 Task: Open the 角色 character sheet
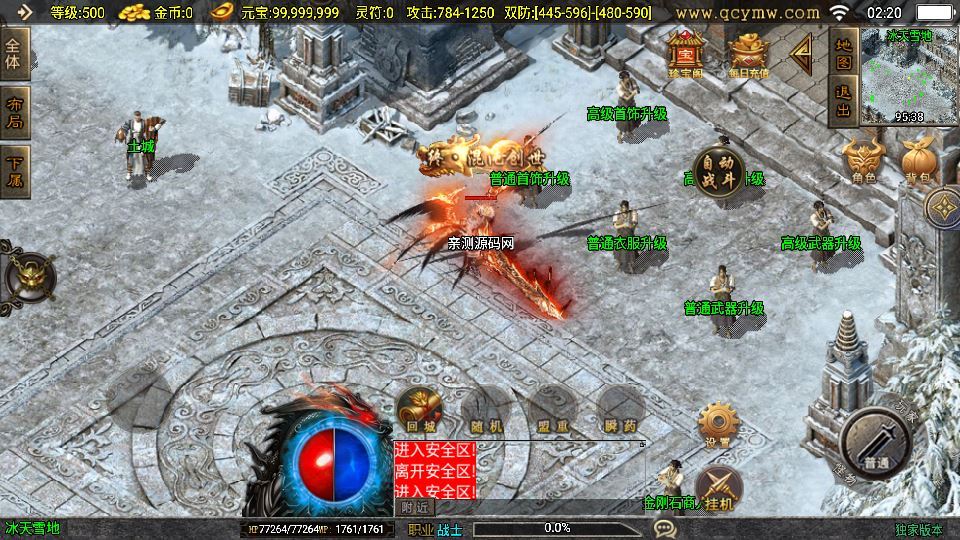point(863,159)
